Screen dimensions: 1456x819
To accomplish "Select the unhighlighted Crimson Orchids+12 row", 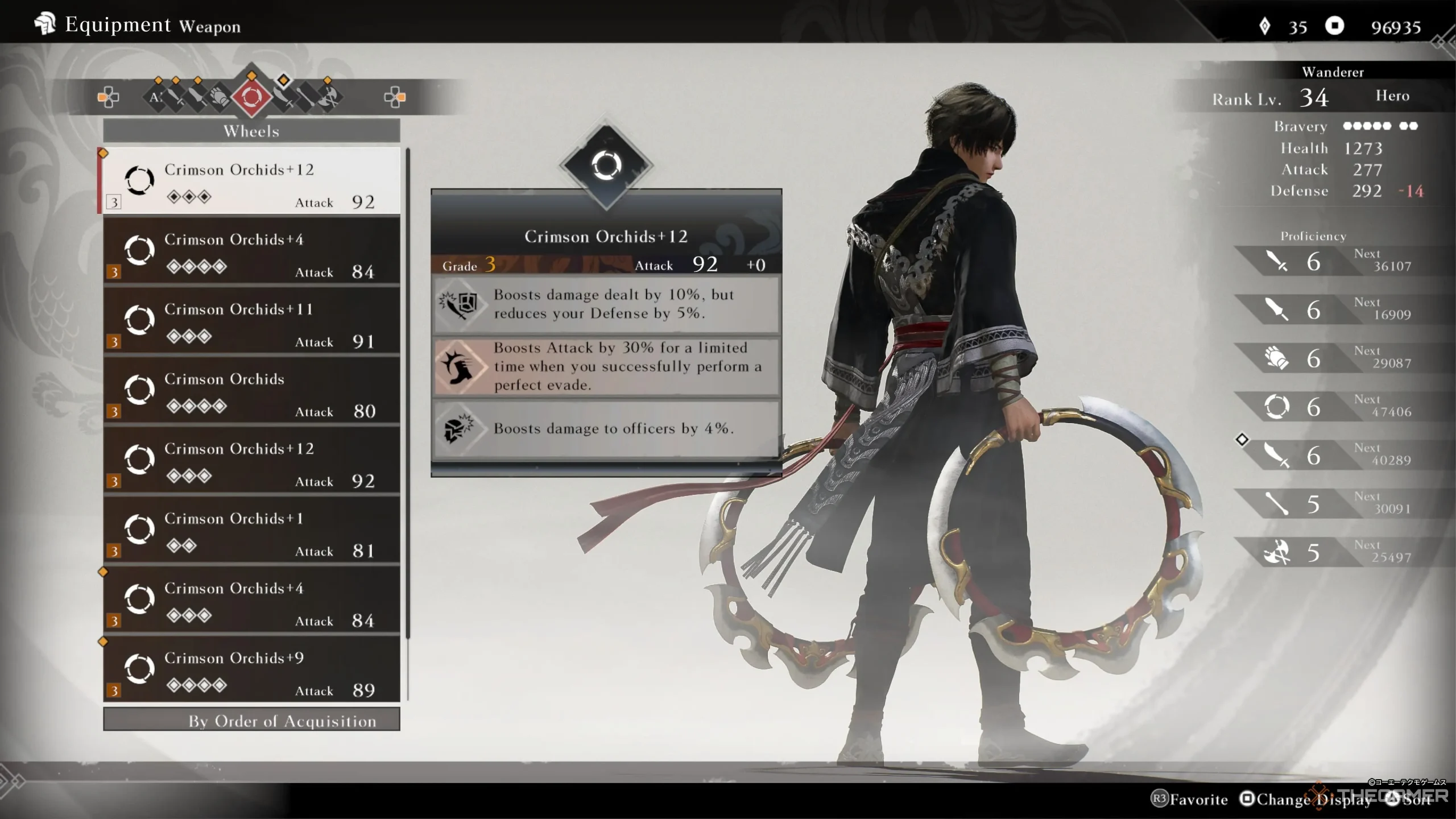I will click(x=251, y=460).
